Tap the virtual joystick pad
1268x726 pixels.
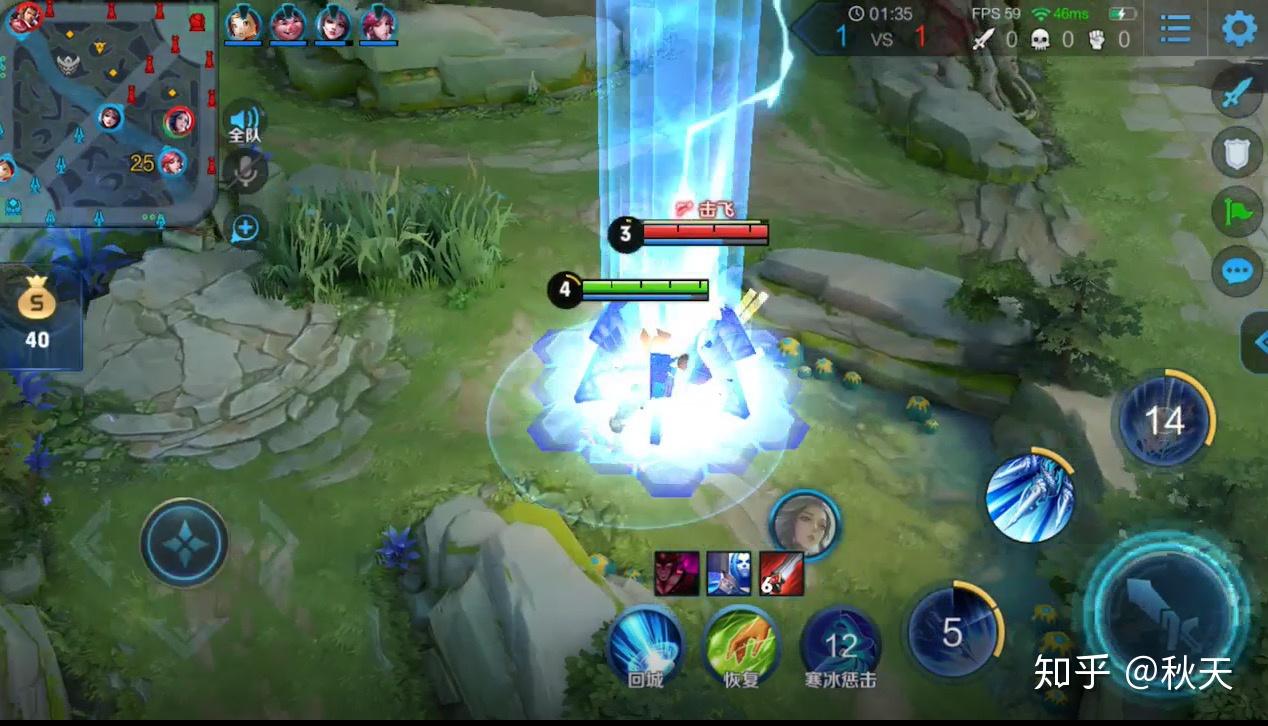click(x=184, y=542)
